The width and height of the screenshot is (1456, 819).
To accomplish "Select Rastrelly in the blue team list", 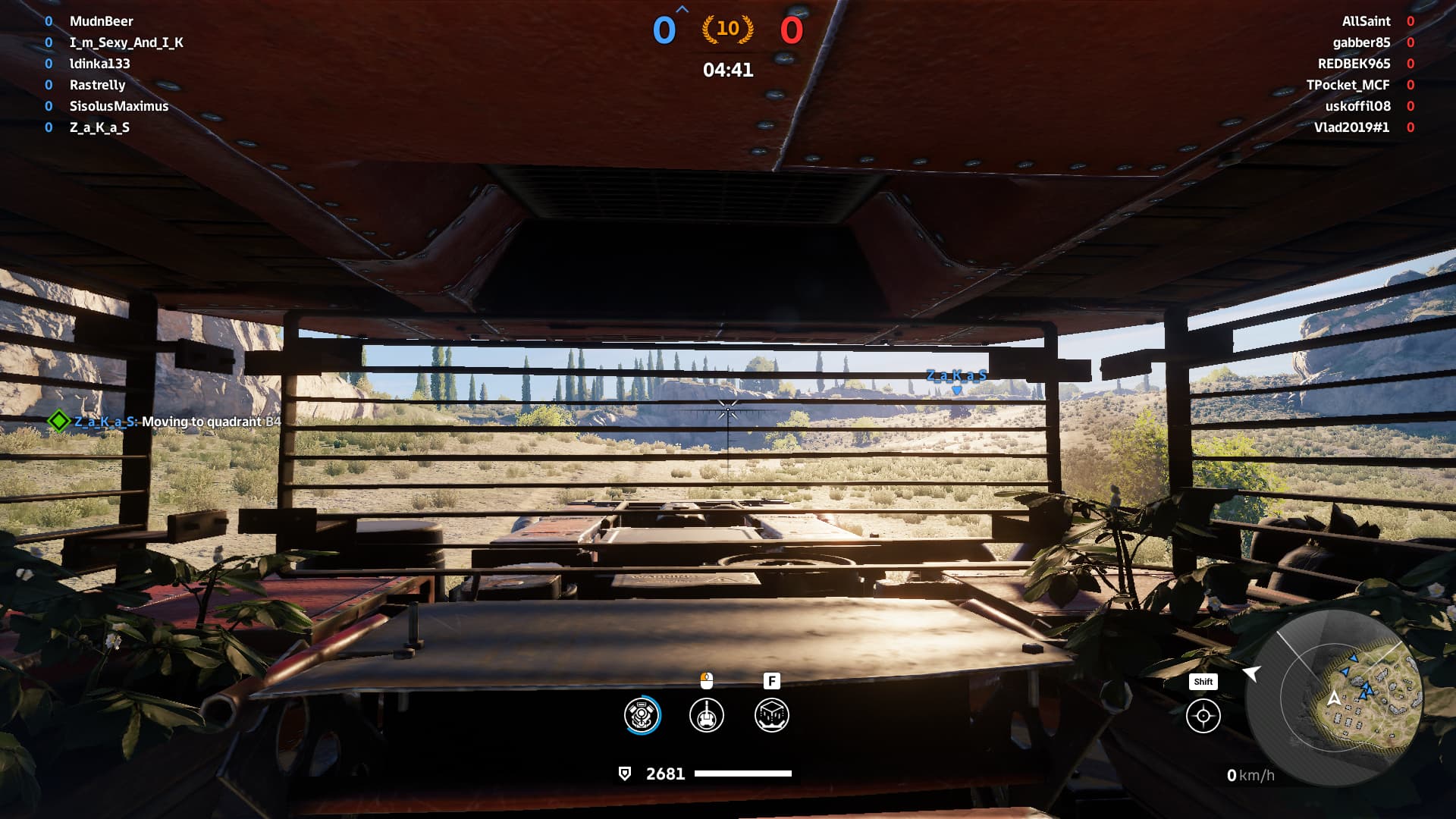I will [97, 85].
